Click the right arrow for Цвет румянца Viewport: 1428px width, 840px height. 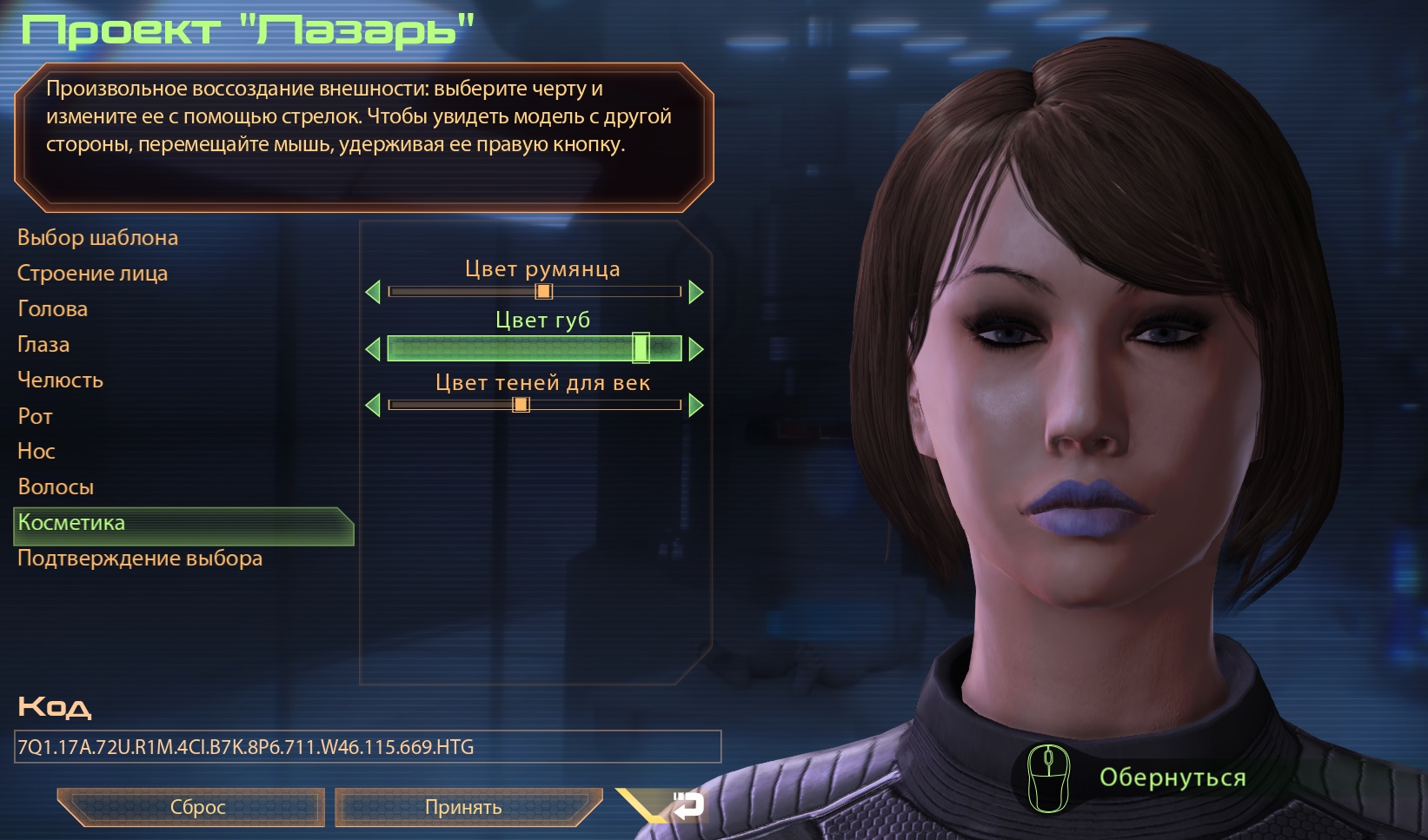pyautogui.click(x=695, y=292)
